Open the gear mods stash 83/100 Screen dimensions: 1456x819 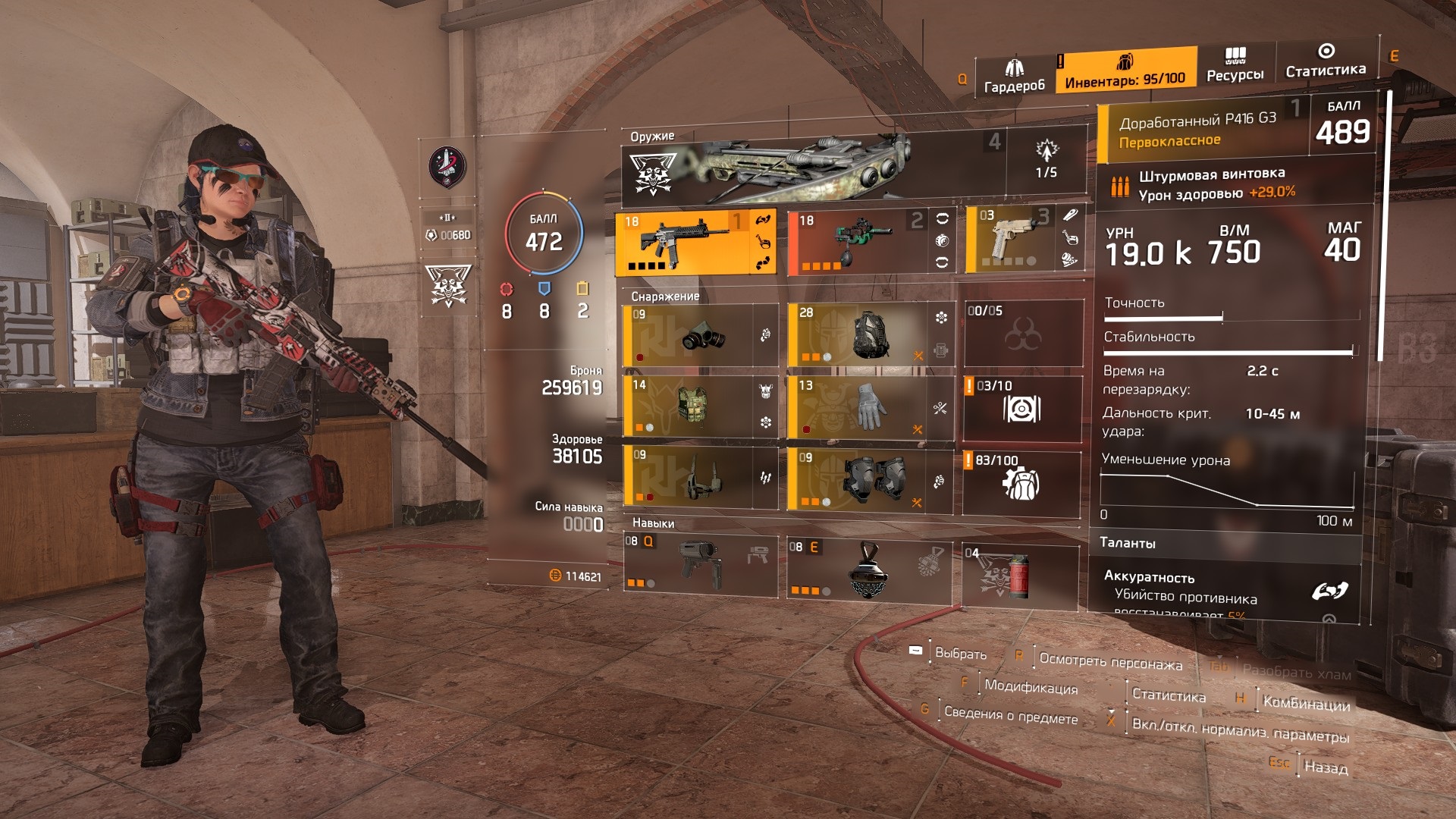(1021, 483)
